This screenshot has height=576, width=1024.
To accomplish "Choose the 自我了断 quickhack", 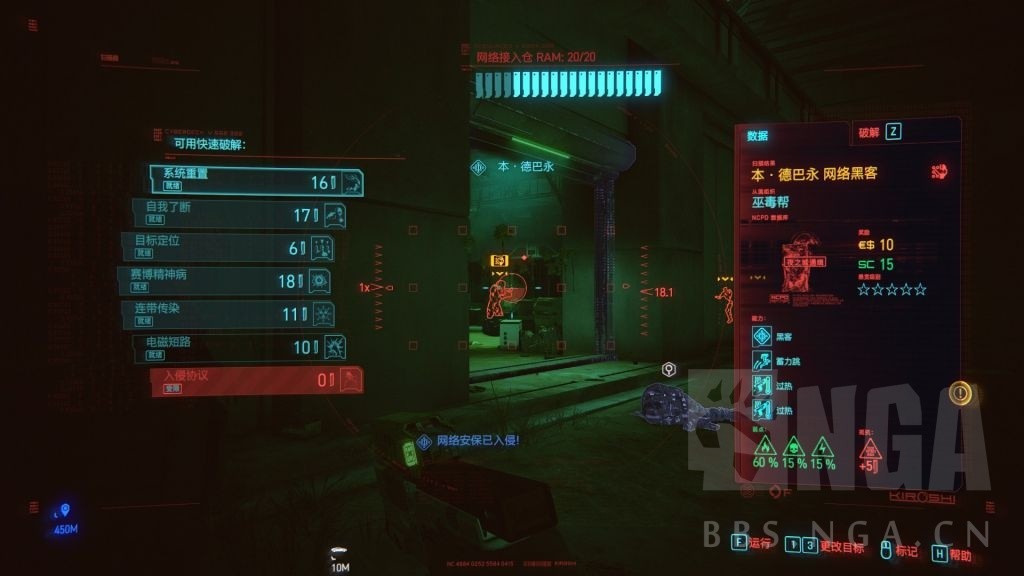I will [240, 214].
